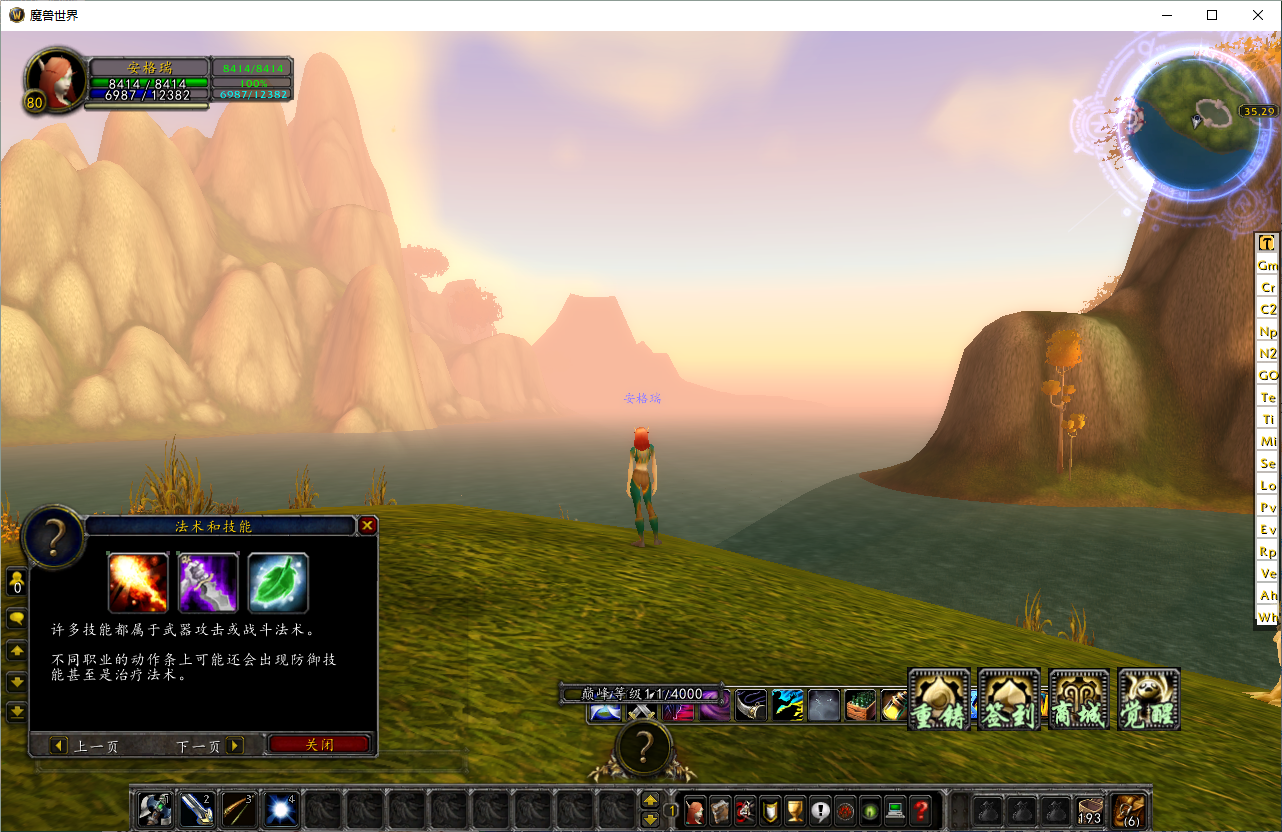The image size is (1282, 832).
Task: Click the round question mark tutorial alert button
Action: 645,747
